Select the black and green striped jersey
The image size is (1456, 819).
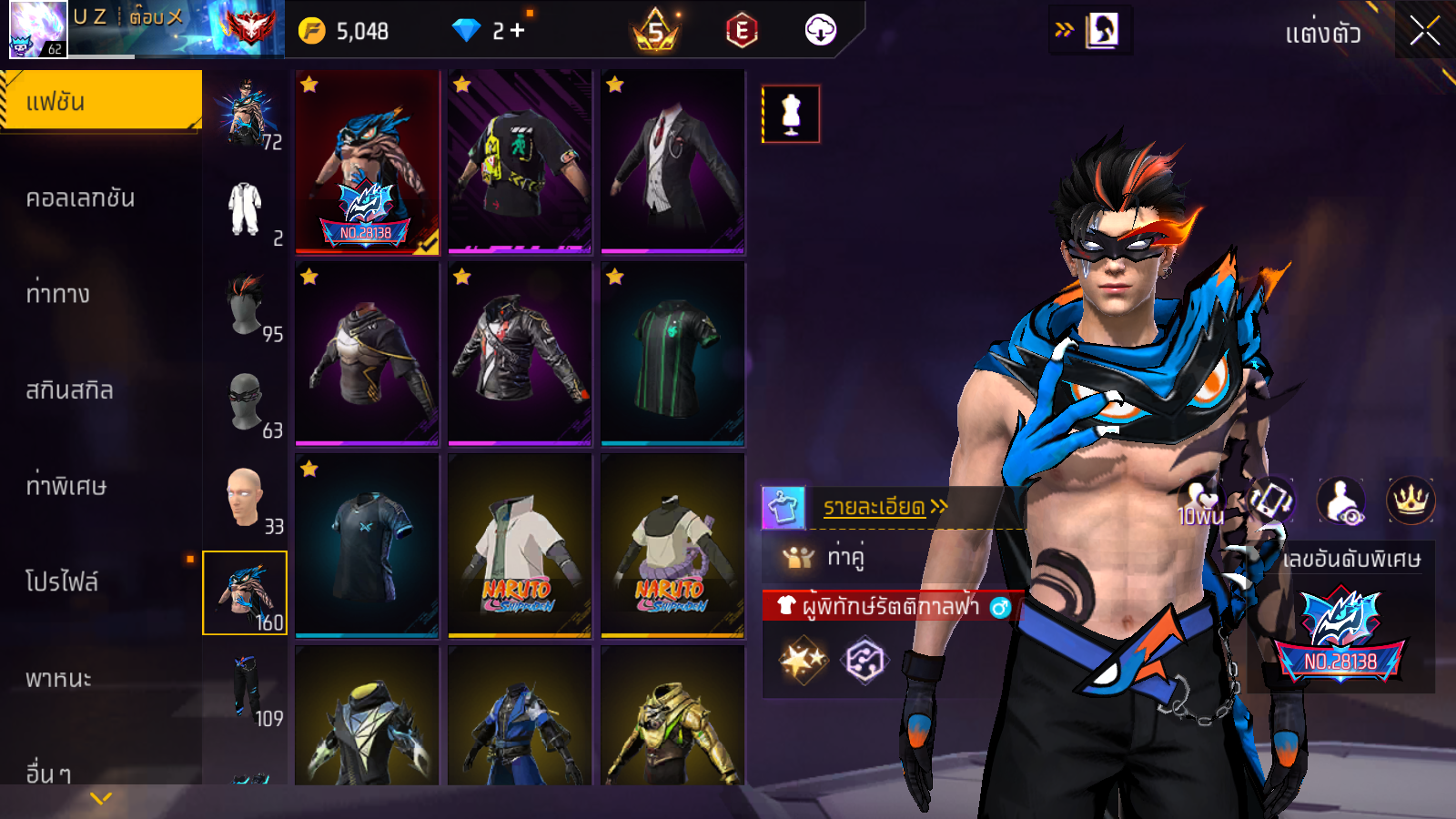click(672, 354)
